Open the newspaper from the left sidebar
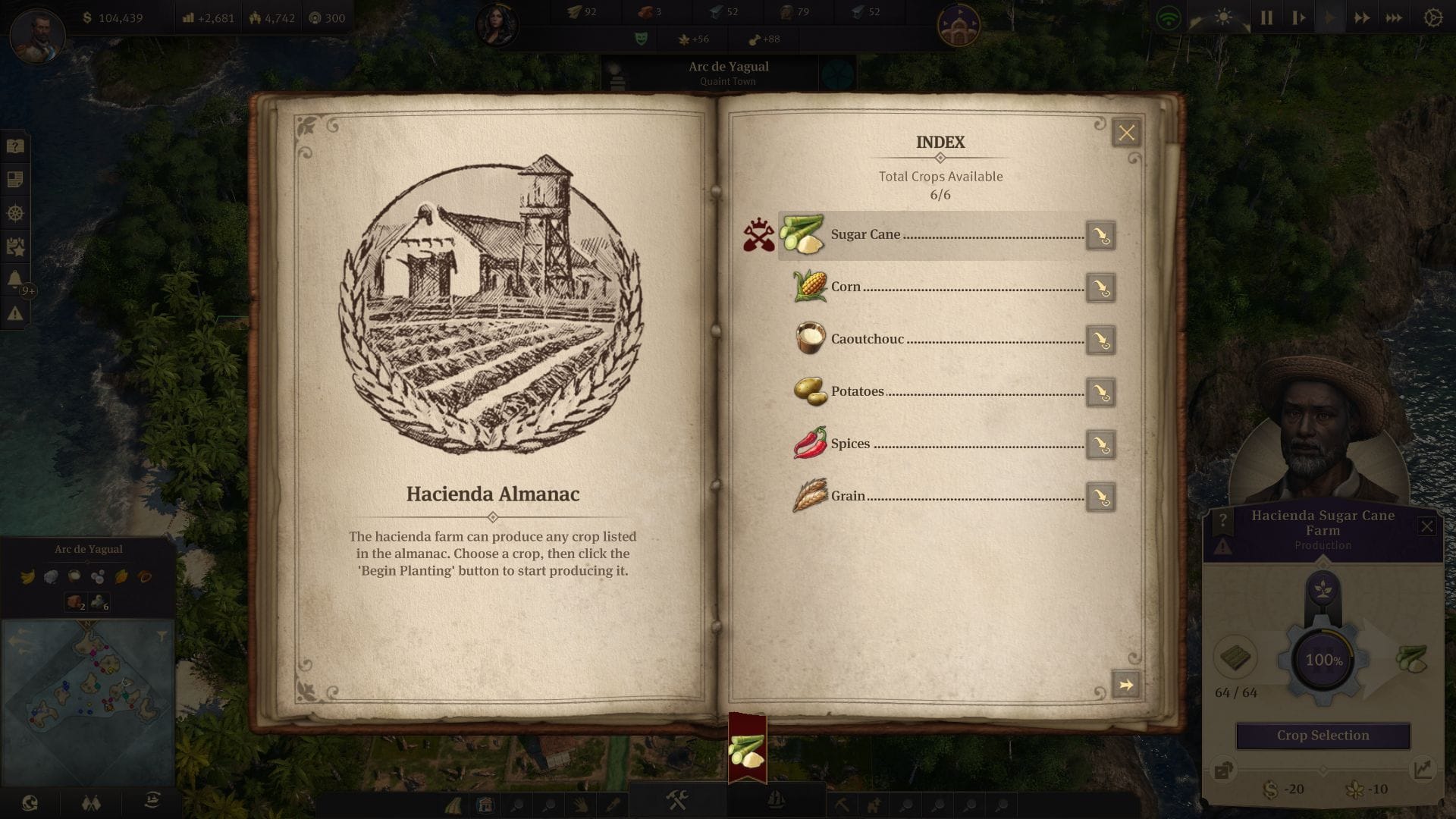This screenshot has height=819, width=1456. pyautogui.click(x=14, y=179)
